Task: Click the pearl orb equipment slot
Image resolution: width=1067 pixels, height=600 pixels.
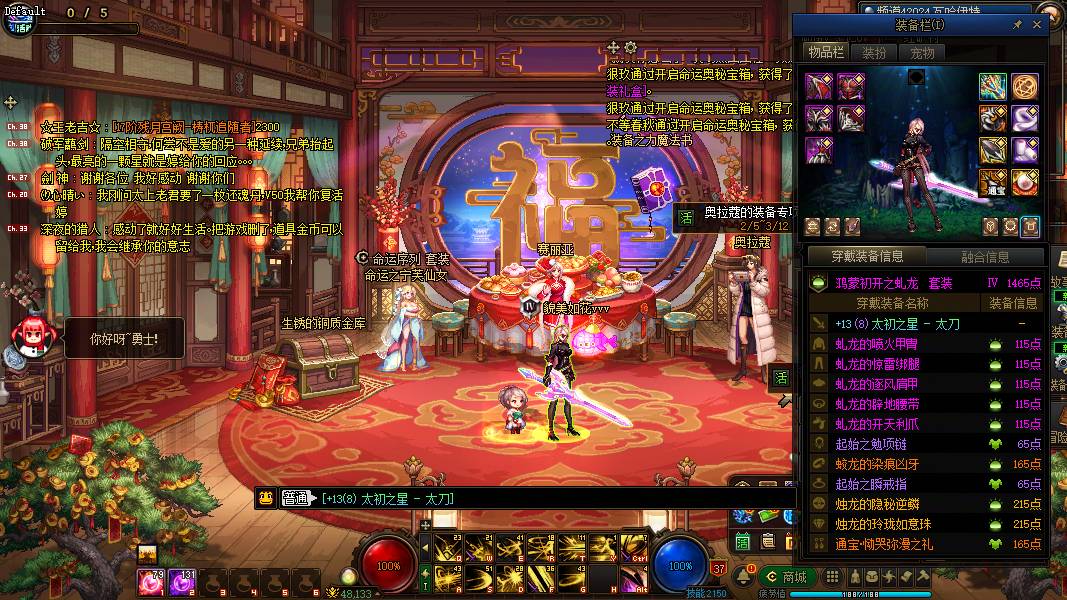Action: coord(1024,181)
